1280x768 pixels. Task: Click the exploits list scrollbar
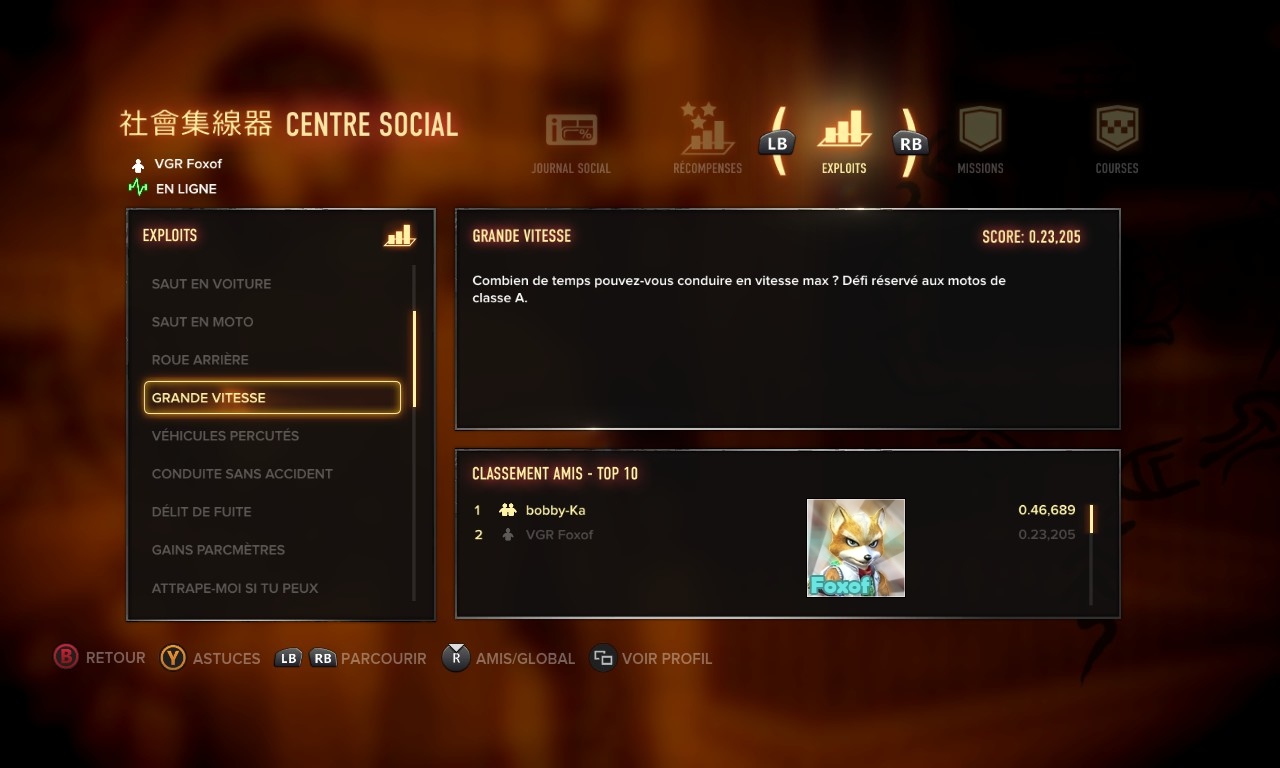tap(414, 359)
